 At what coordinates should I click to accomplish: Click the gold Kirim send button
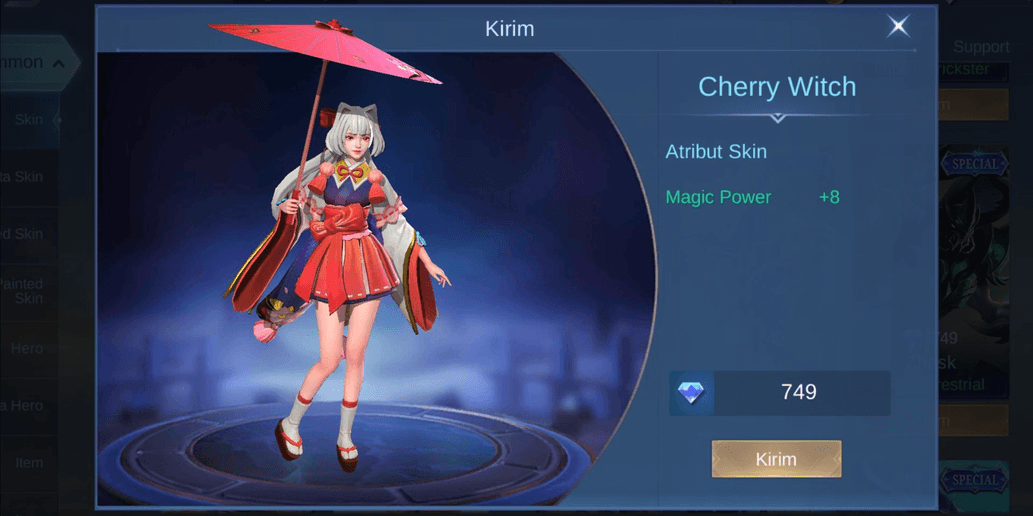(776, 459)
